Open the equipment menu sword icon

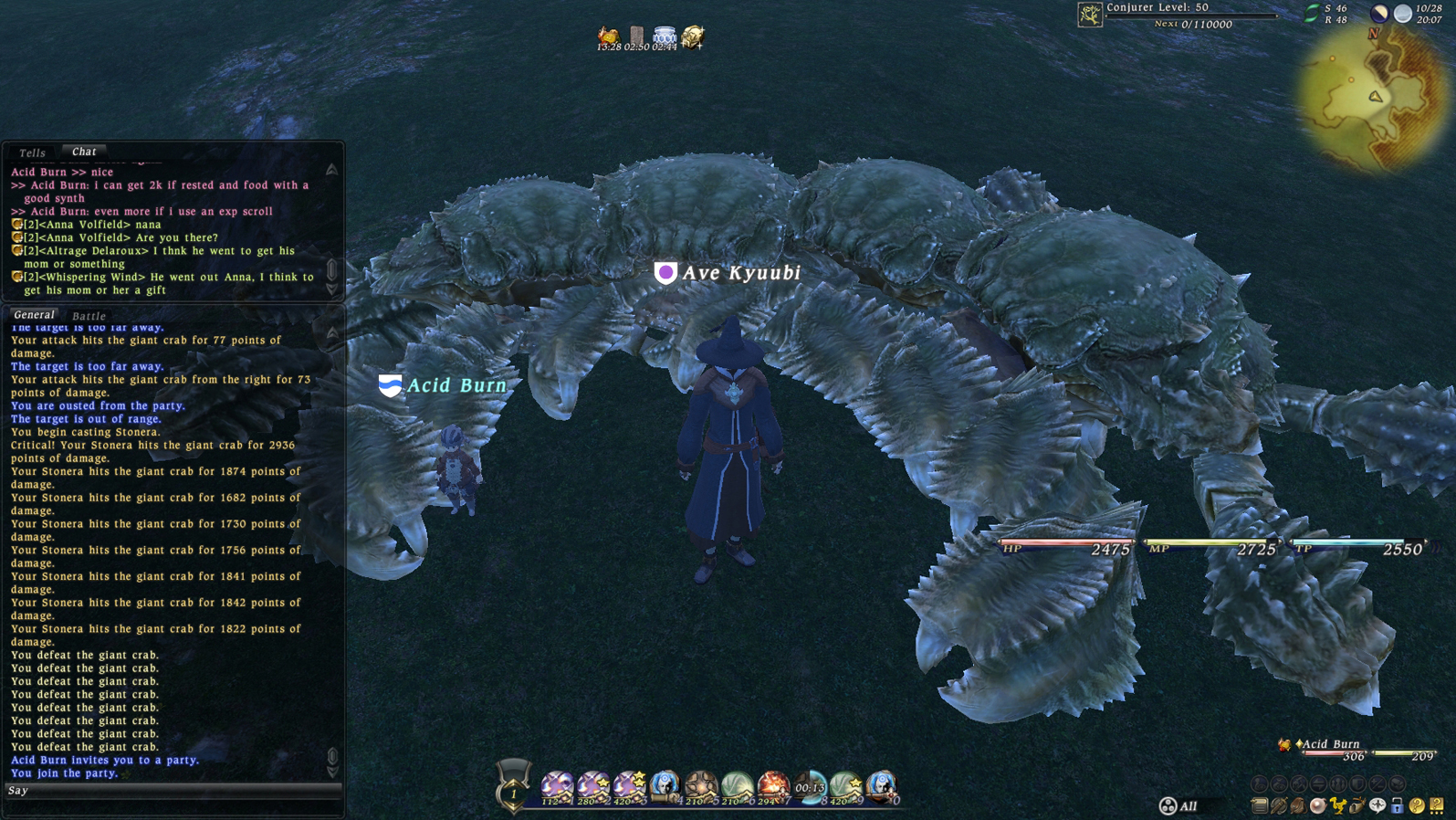[x=1281, y=806]
